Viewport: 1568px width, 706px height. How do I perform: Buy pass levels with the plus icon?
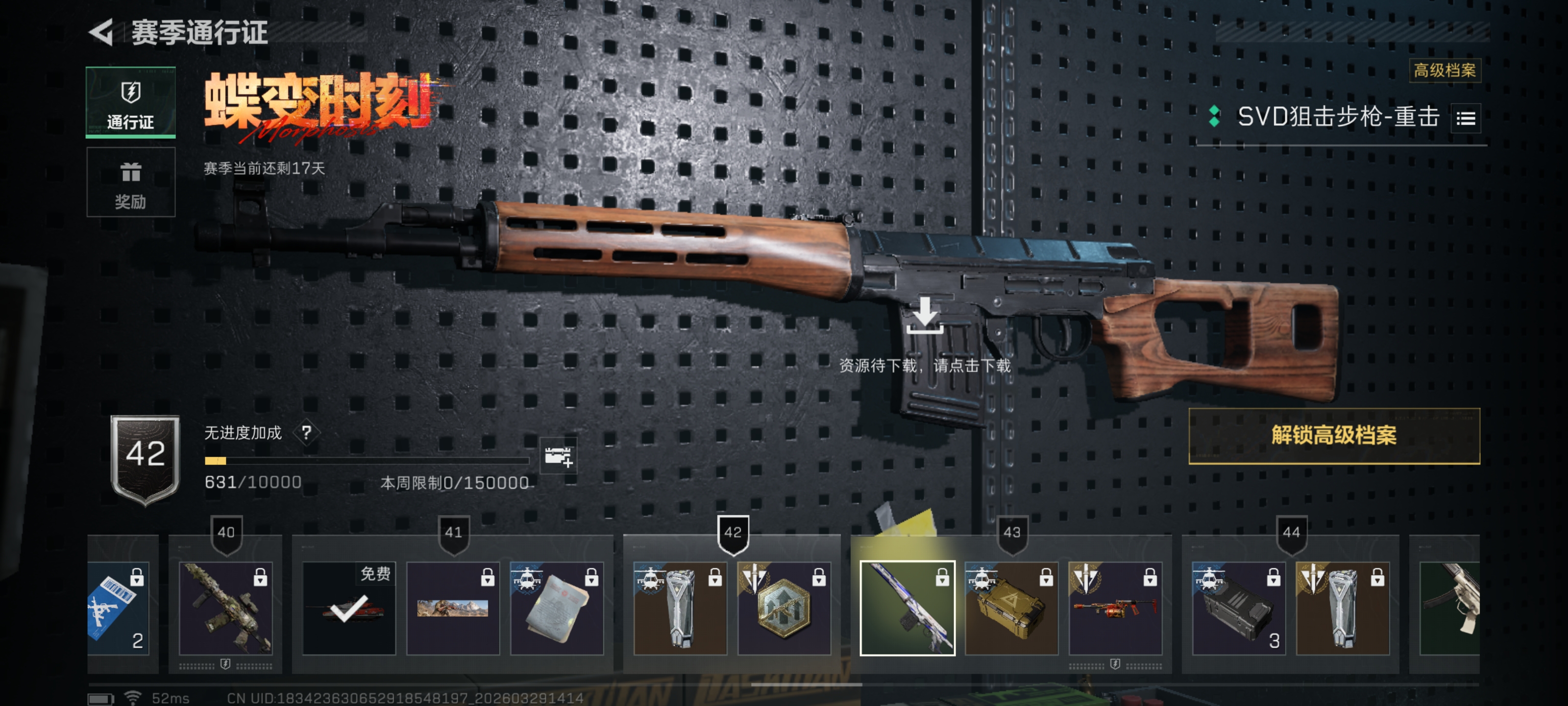(x=558, y=456)
